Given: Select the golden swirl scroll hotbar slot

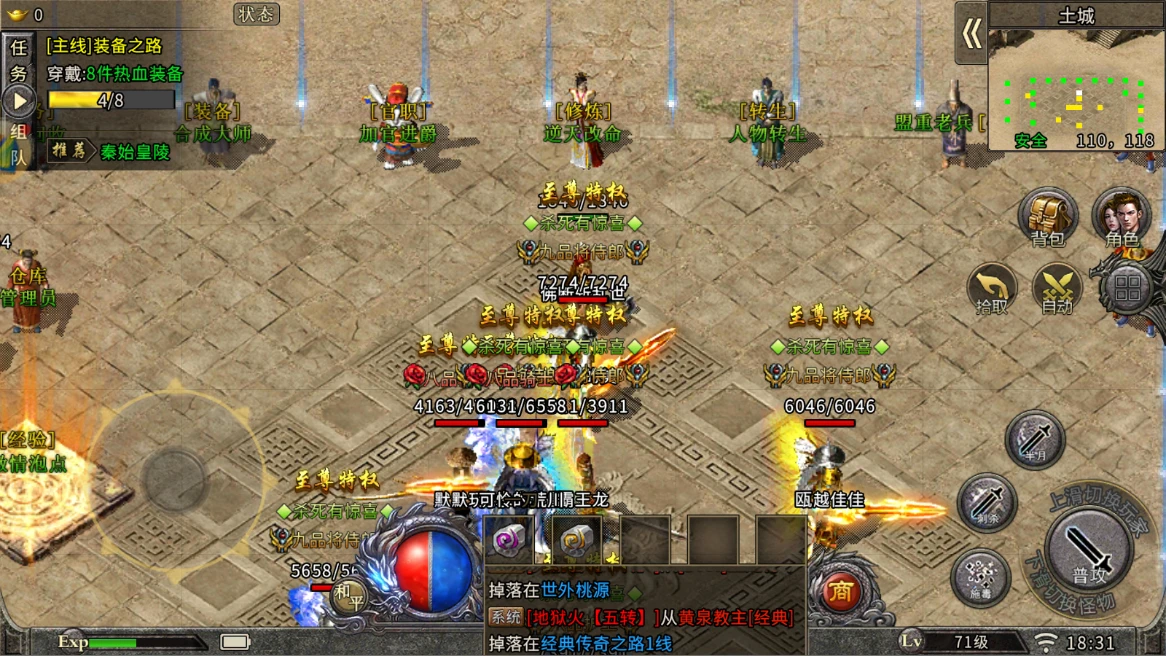Looking at the screenshot, I should coord(577,540).
